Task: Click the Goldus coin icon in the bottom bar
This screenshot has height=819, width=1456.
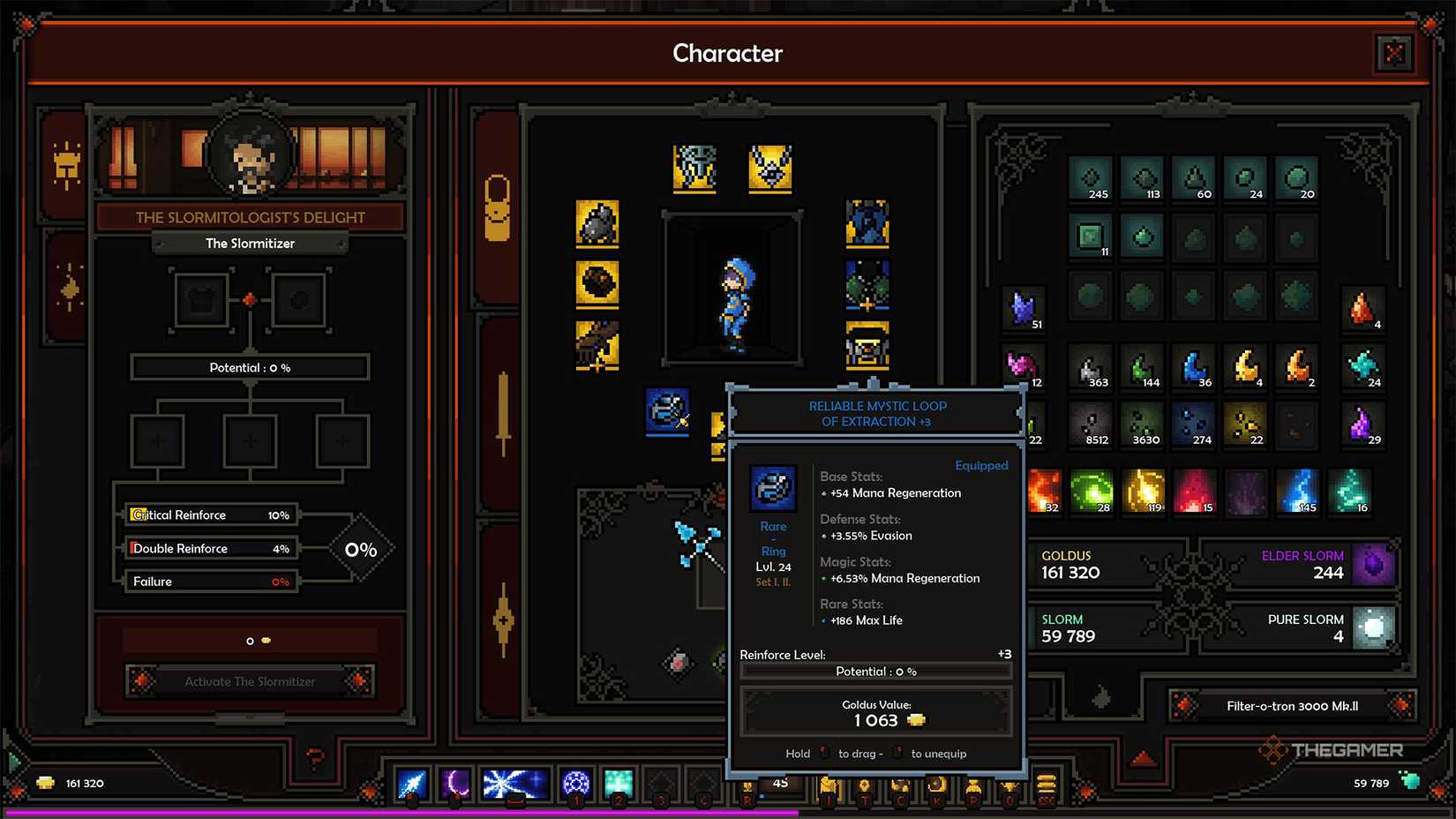Action: [44, 783]
